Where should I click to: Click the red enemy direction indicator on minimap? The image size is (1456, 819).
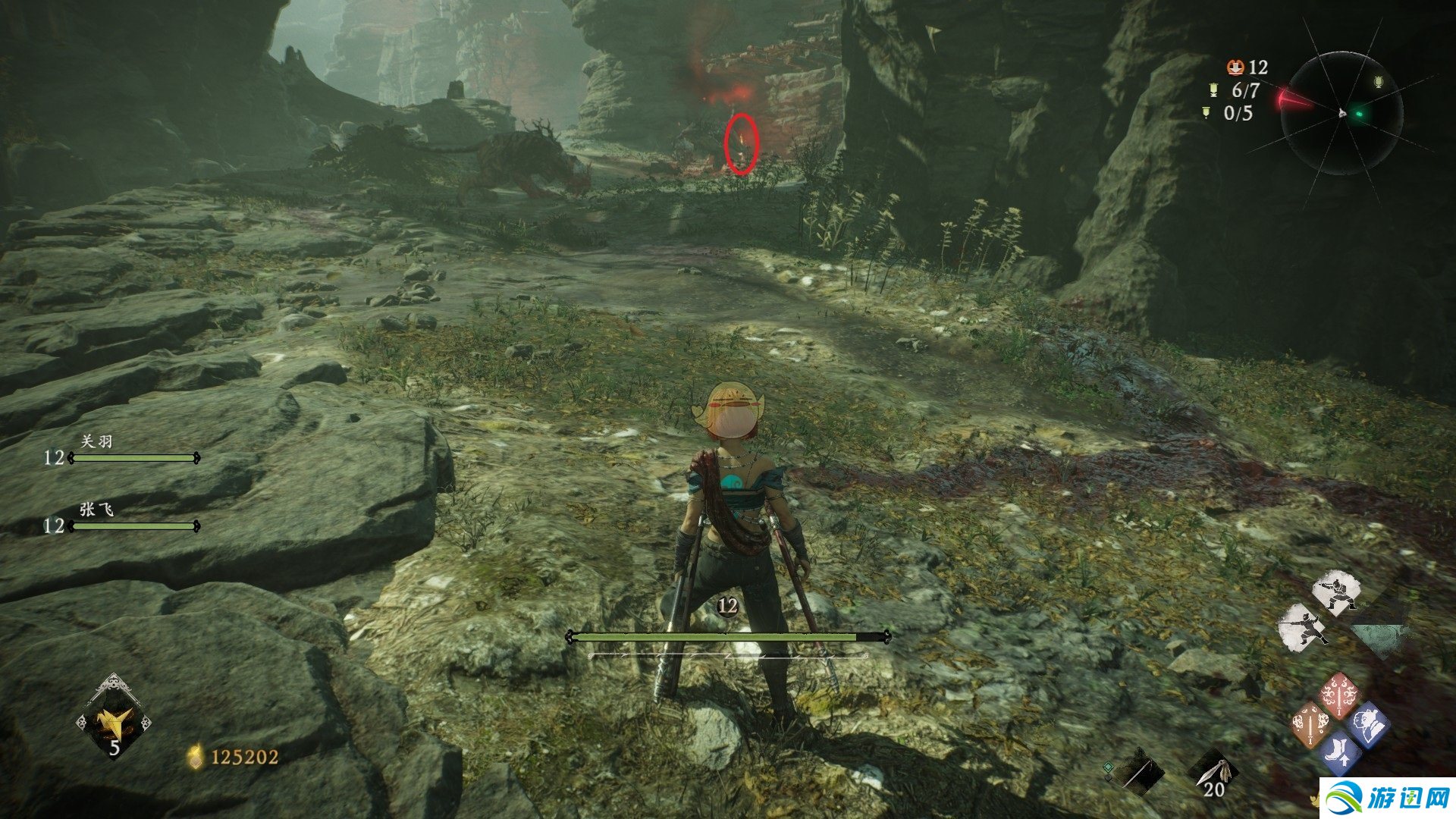click(1293, 99)
